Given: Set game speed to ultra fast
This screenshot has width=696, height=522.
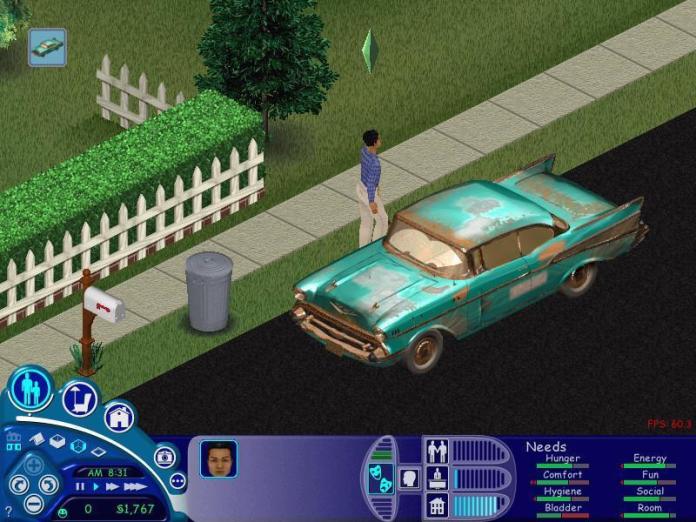Looking at the screenshot, I should (x=135, y=487).
